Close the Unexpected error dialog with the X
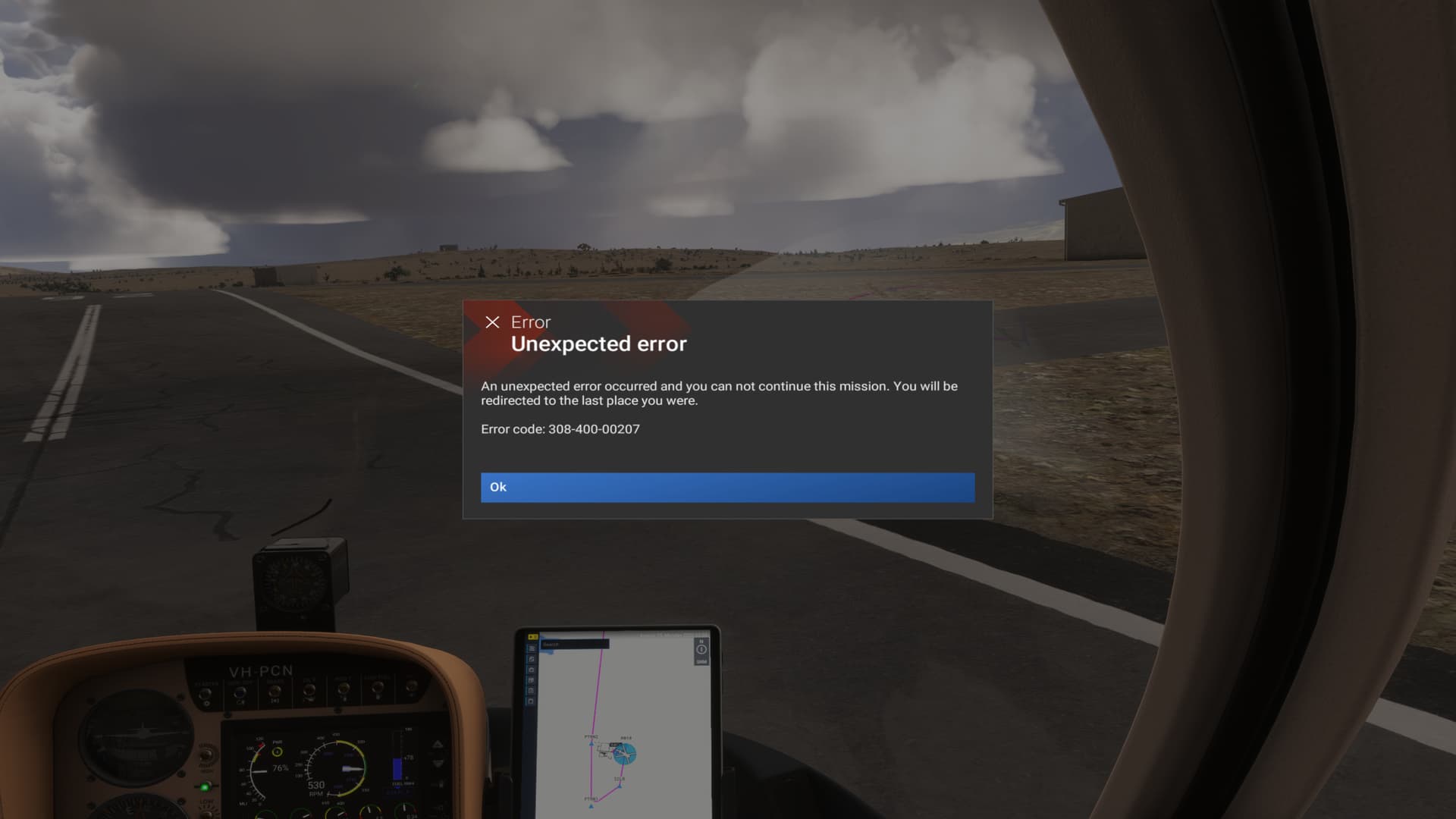 [x=494, y=322]
